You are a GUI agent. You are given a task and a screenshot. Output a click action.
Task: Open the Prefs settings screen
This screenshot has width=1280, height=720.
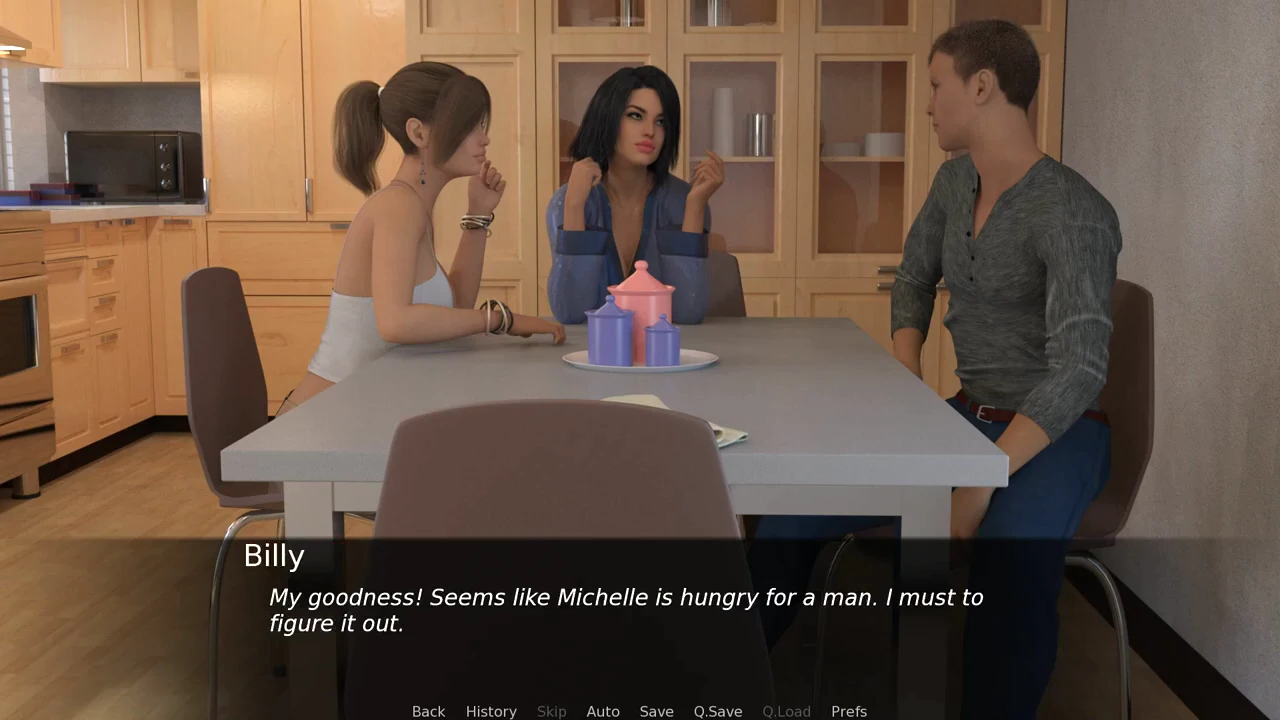tap(848, 711)
